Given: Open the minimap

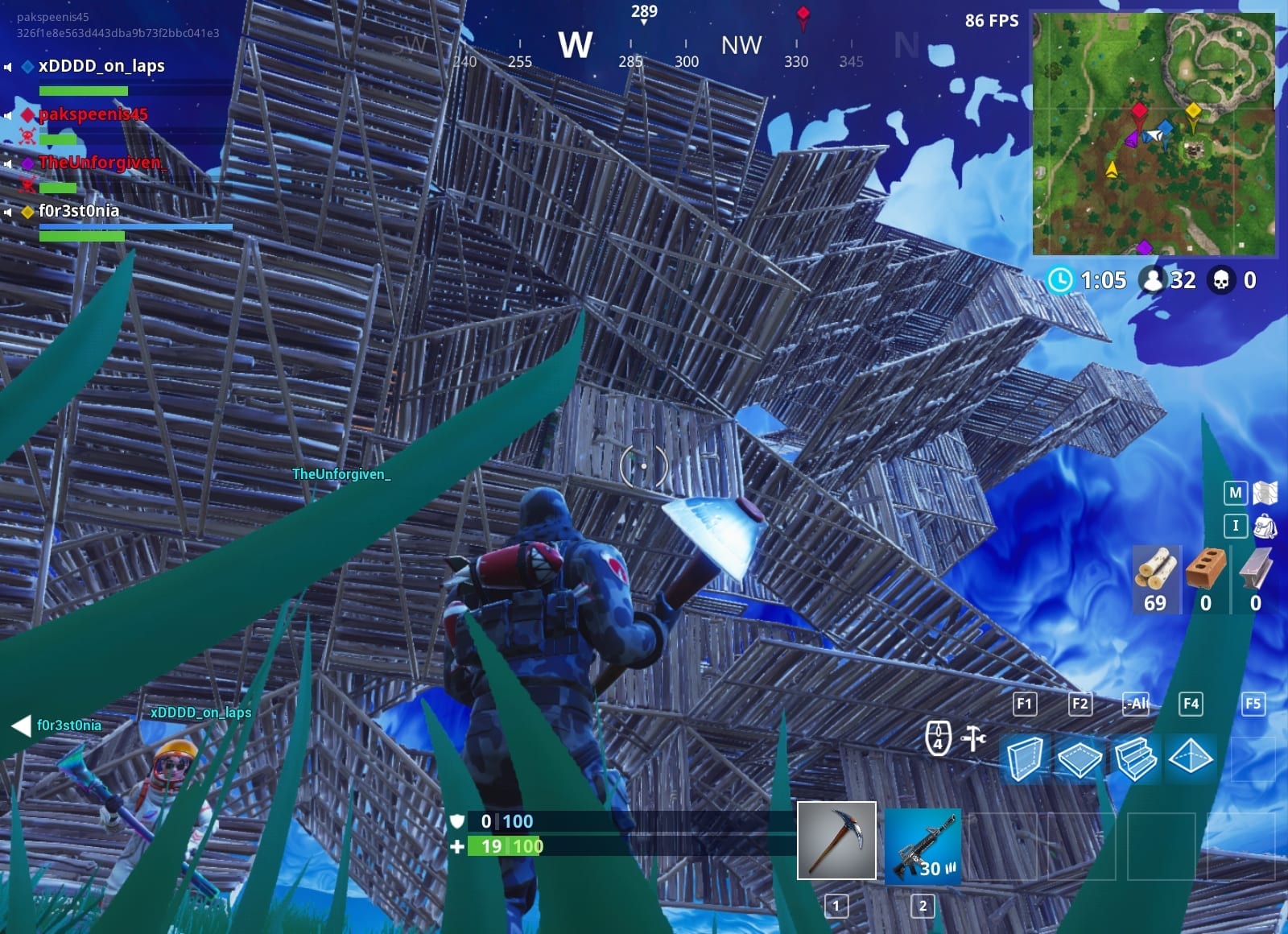Looking at the screenshot, I should [1154, 134].
